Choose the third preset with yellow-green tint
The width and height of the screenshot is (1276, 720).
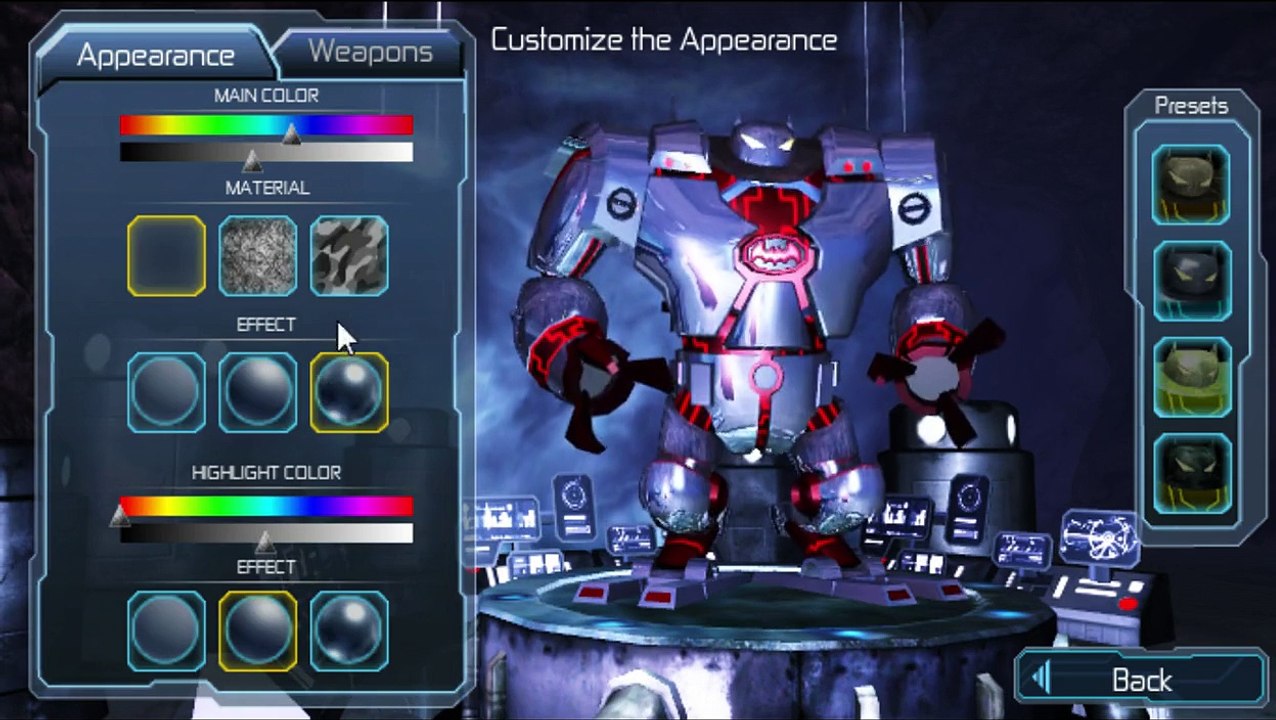point(1191,378)
